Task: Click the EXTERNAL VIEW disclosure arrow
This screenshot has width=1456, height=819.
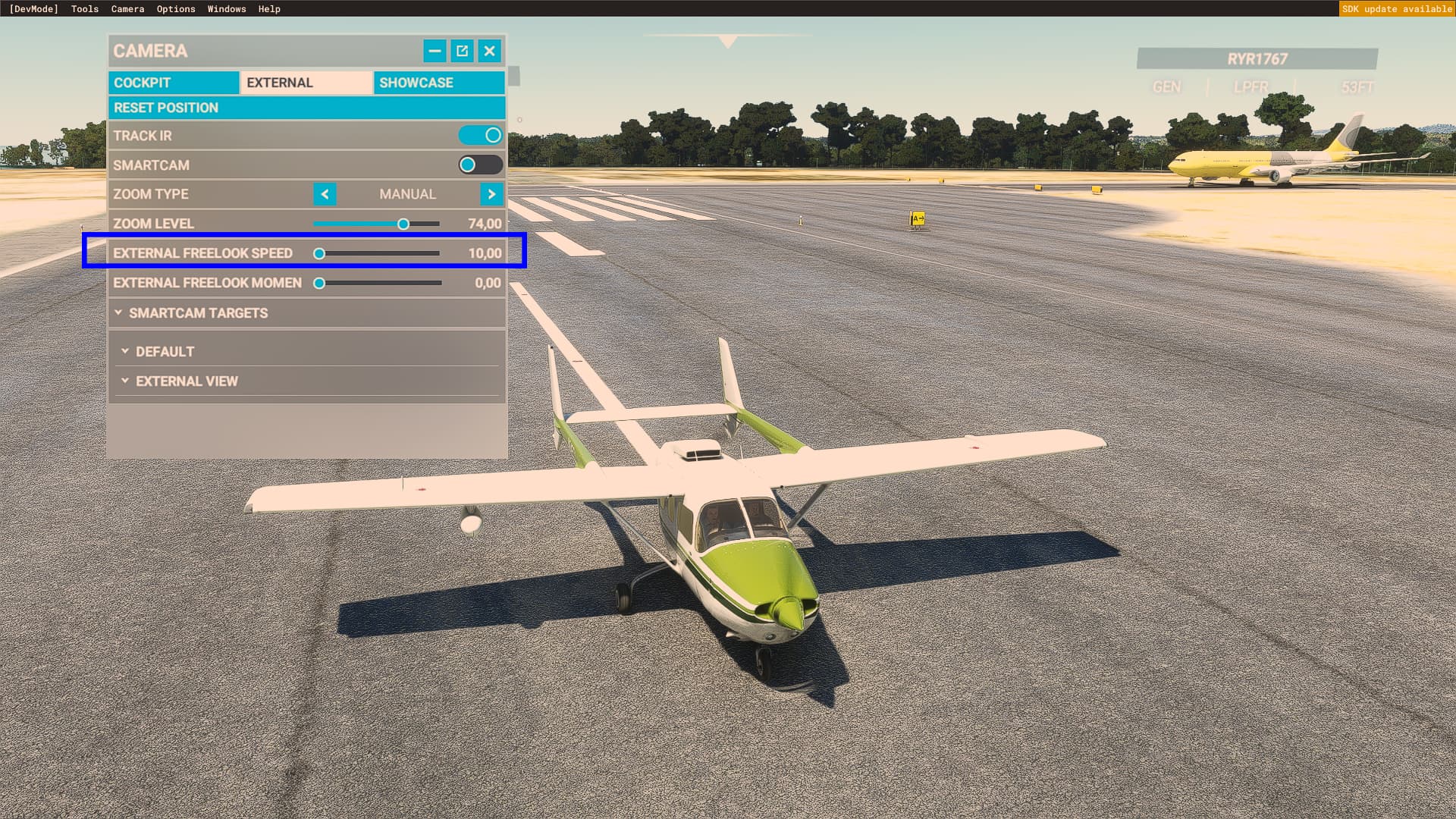Action: click(x=126, y=381)
